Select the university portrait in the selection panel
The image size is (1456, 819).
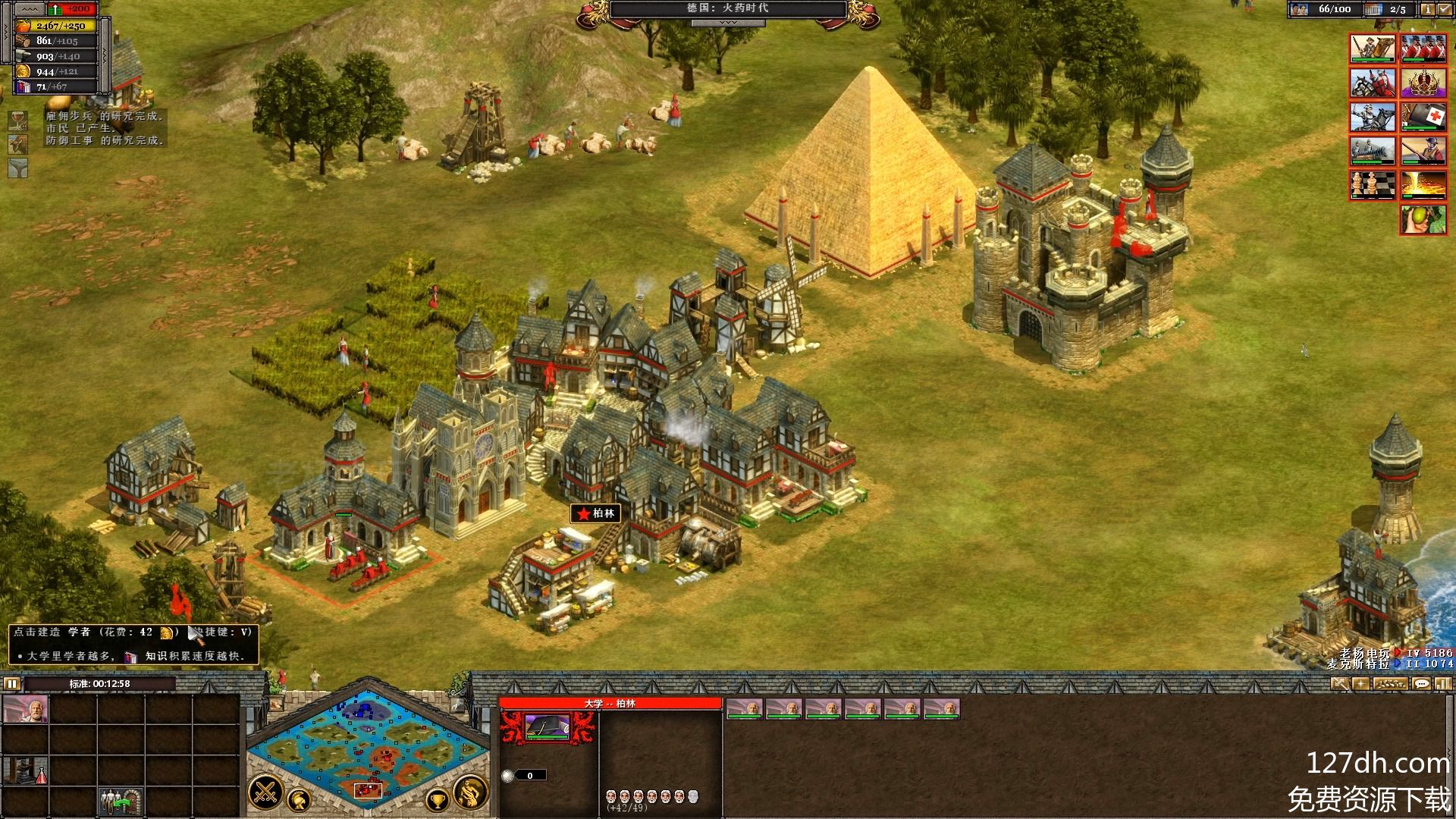click(548, 728)
